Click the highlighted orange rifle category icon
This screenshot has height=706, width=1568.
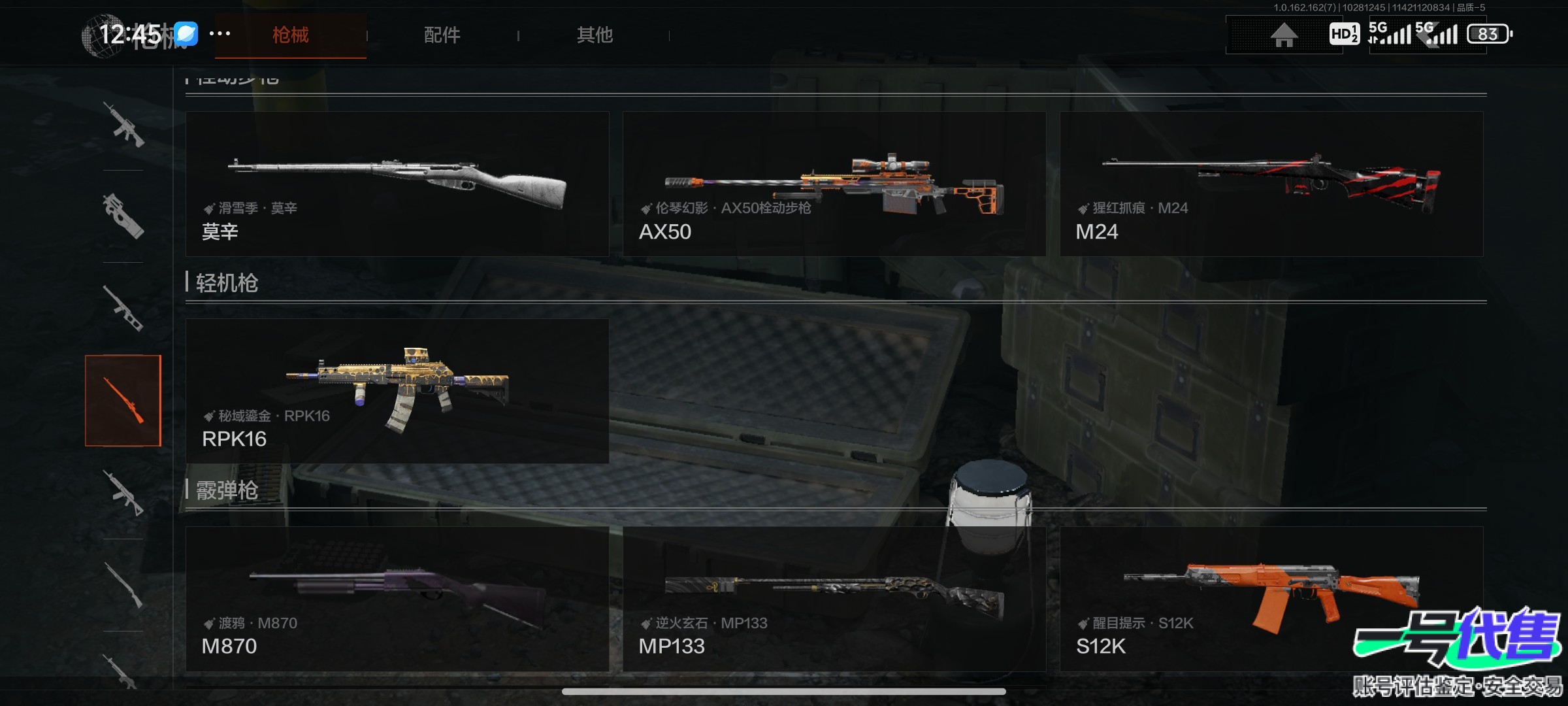123,401
